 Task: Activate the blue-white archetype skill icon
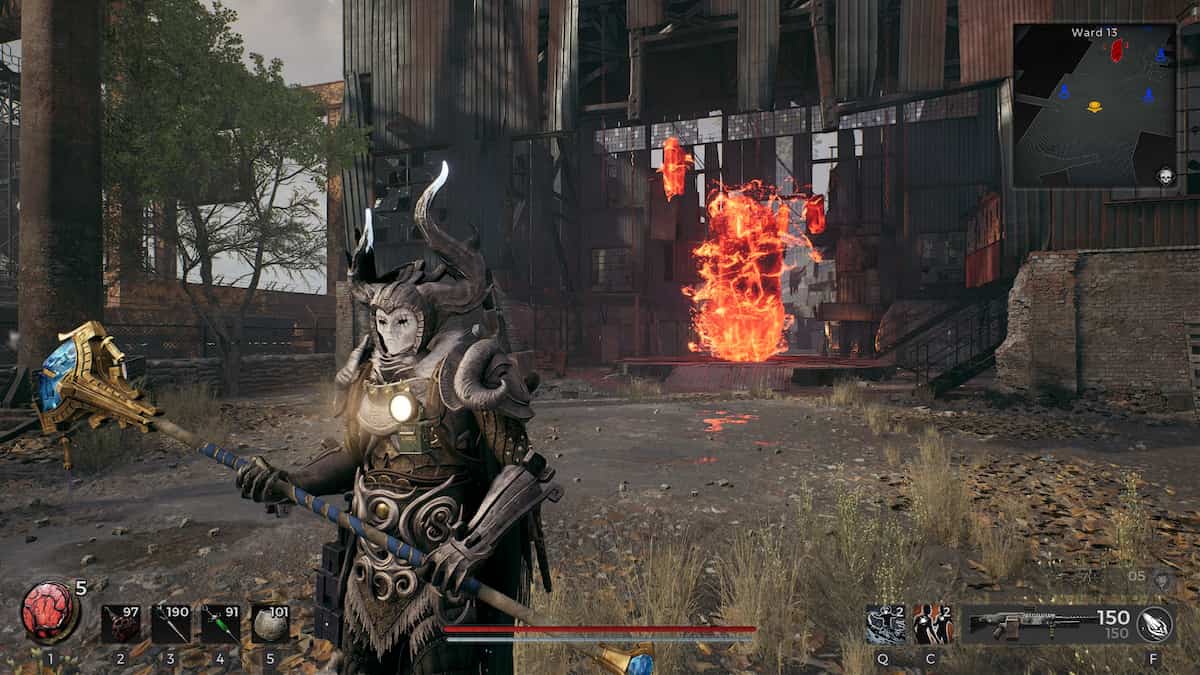point(885,624)
